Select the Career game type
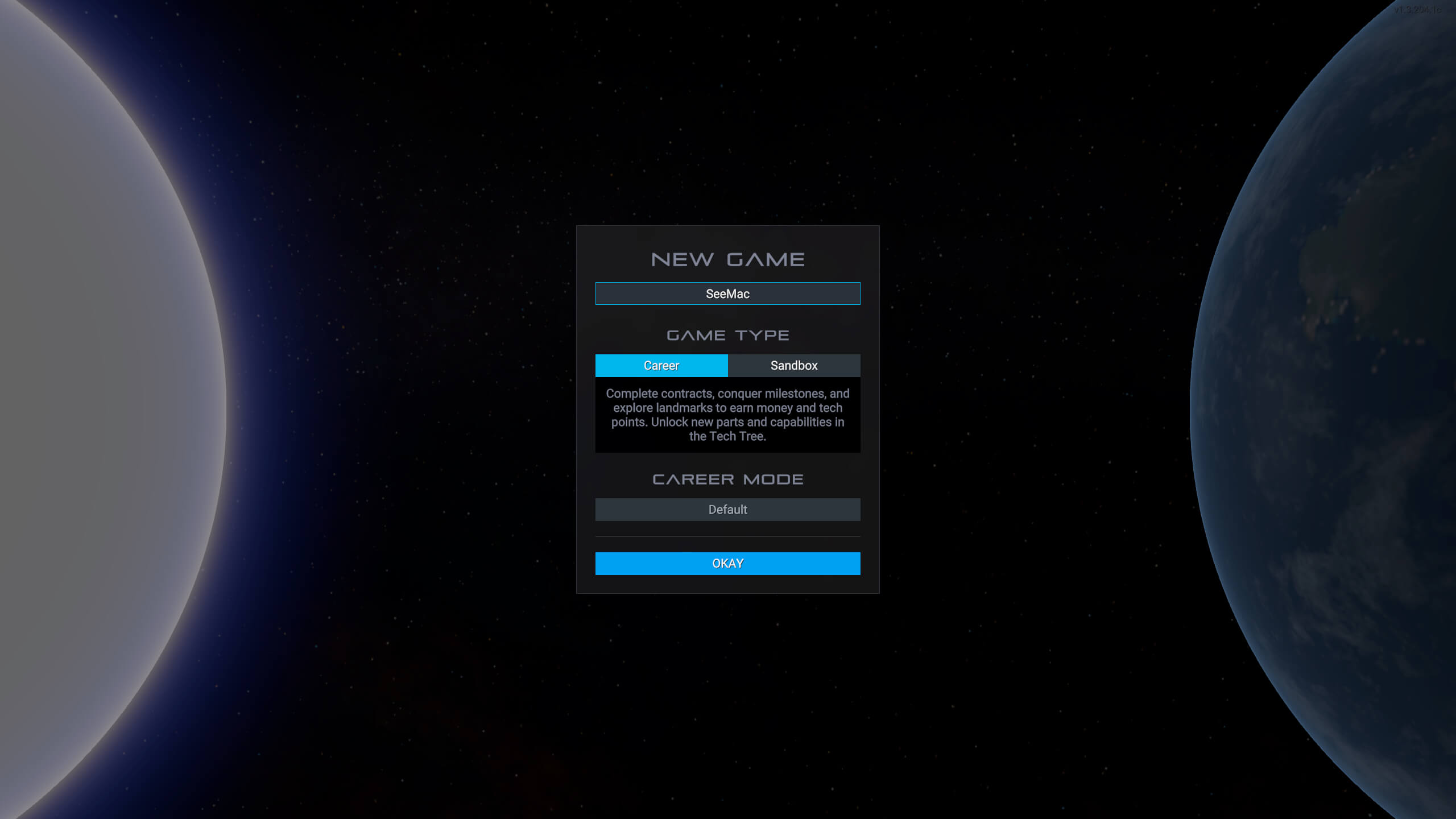Screen dimensions: 1456x819 661,366
